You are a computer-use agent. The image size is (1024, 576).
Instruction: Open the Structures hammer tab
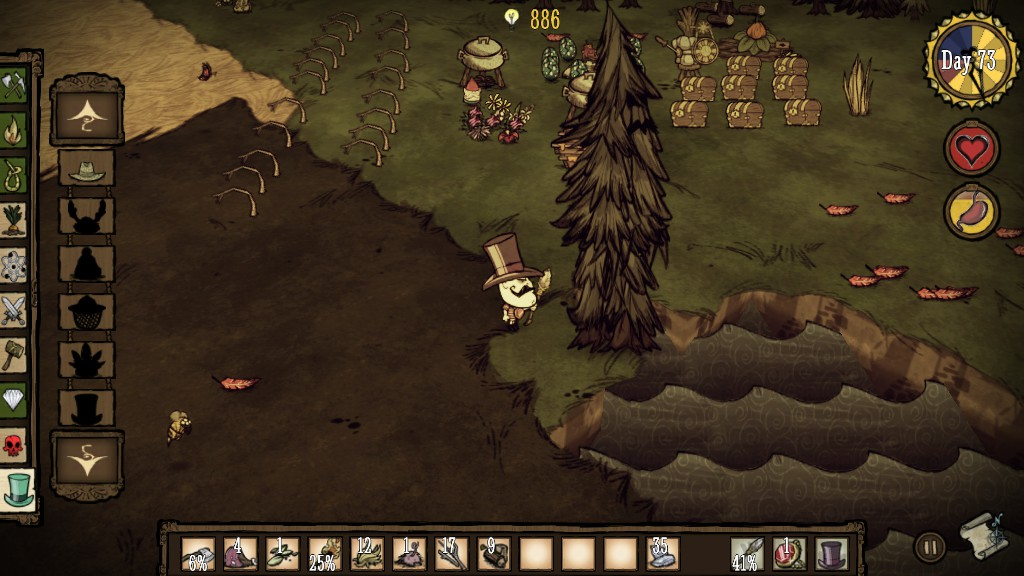pyautogui.click(x=14, y=354)
